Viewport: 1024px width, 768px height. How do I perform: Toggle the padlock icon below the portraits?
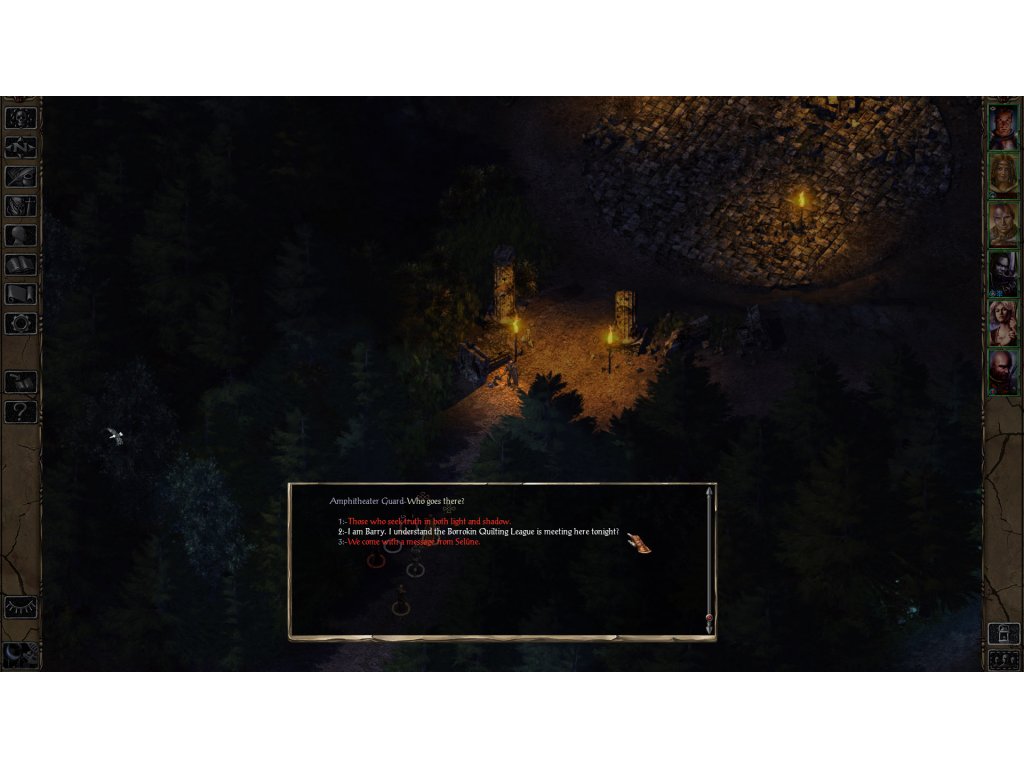pyautogui.click(x=1003, y=632)
